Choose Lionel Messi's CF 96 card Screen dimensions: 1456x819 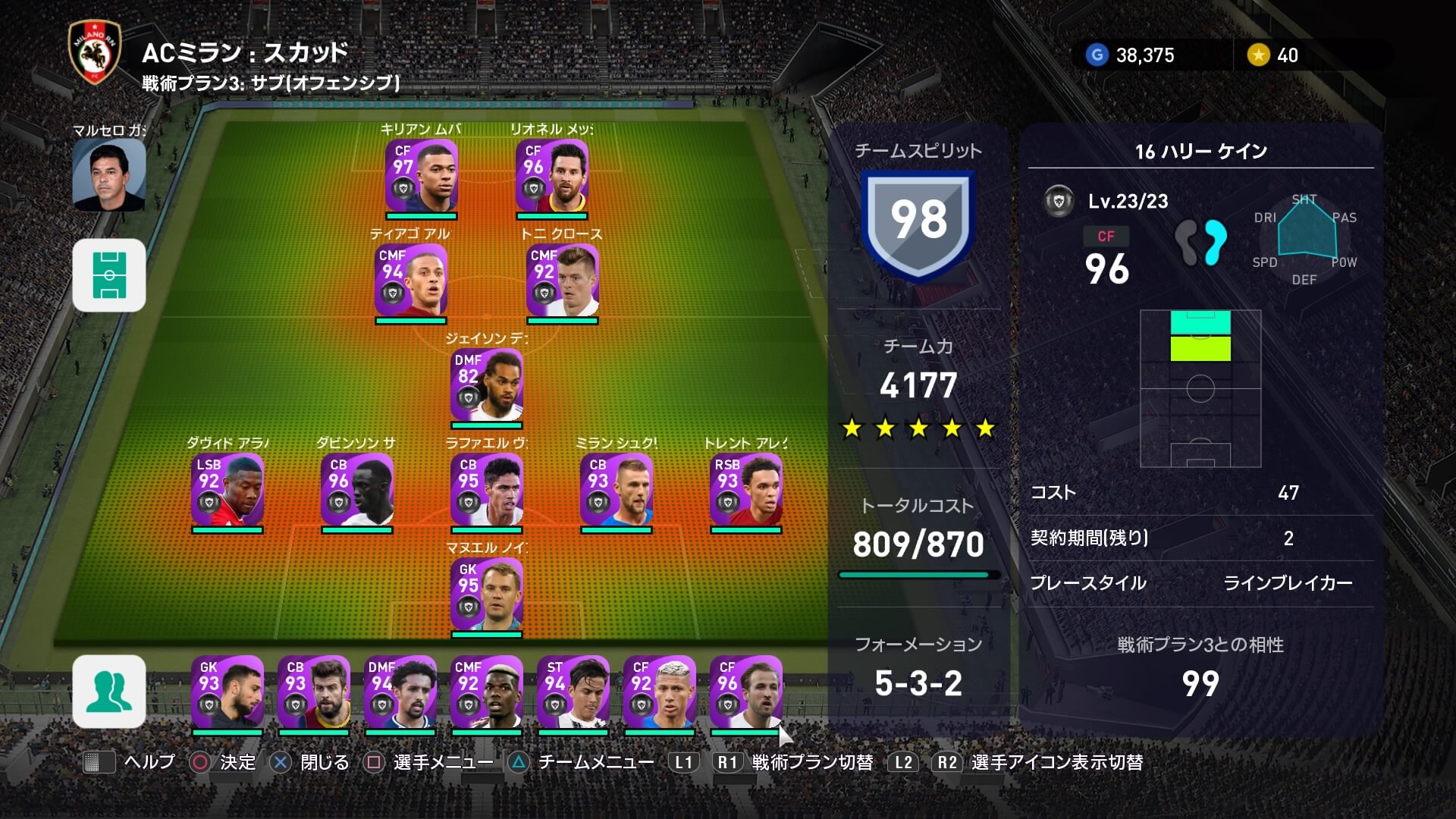pos(552,175)
